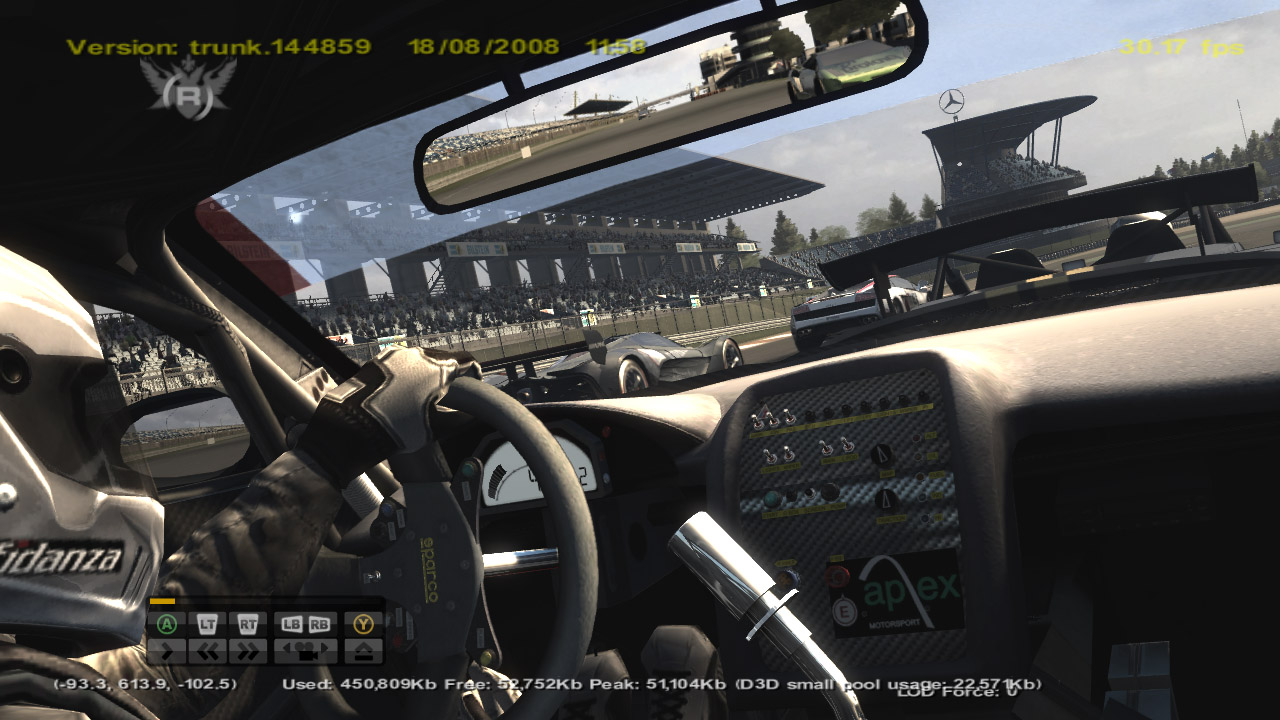
Task: Rewind the replay with the double-left arrows
Action: 207,651
